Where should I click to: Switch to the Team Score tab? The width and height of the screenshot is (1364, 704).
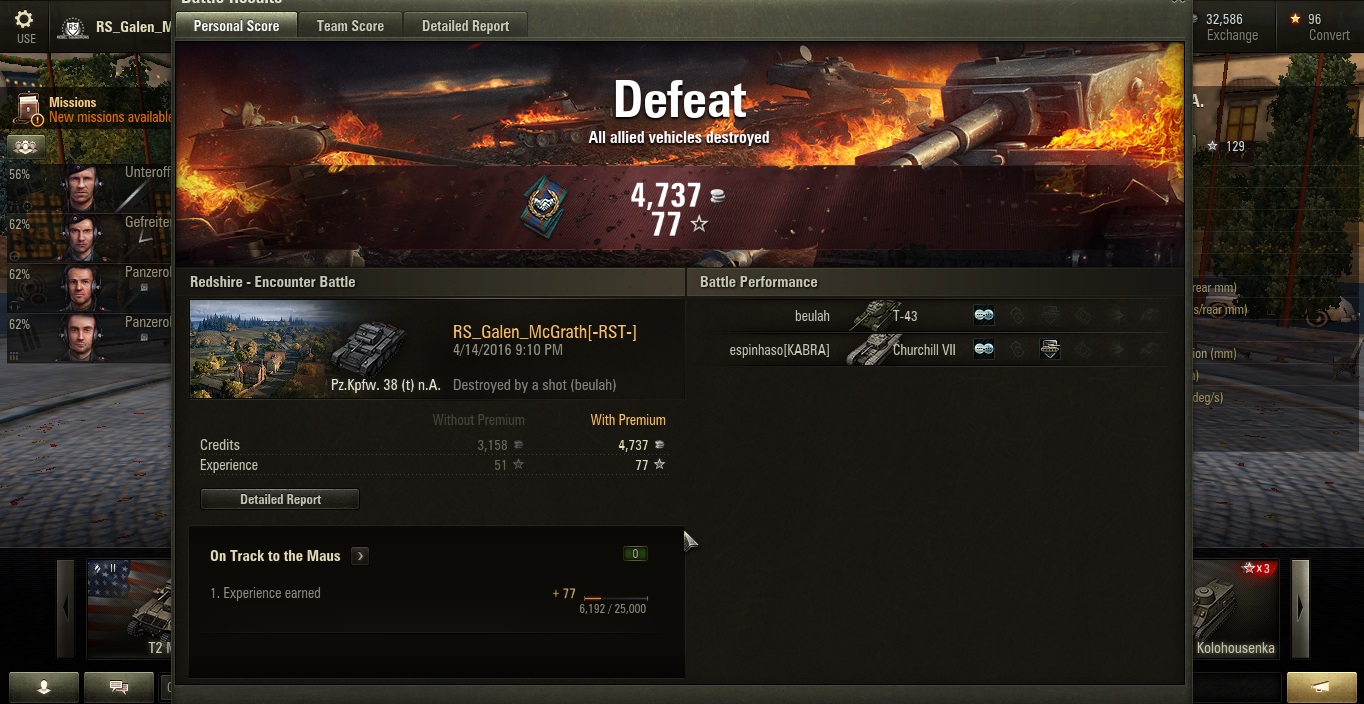point(350,26)
